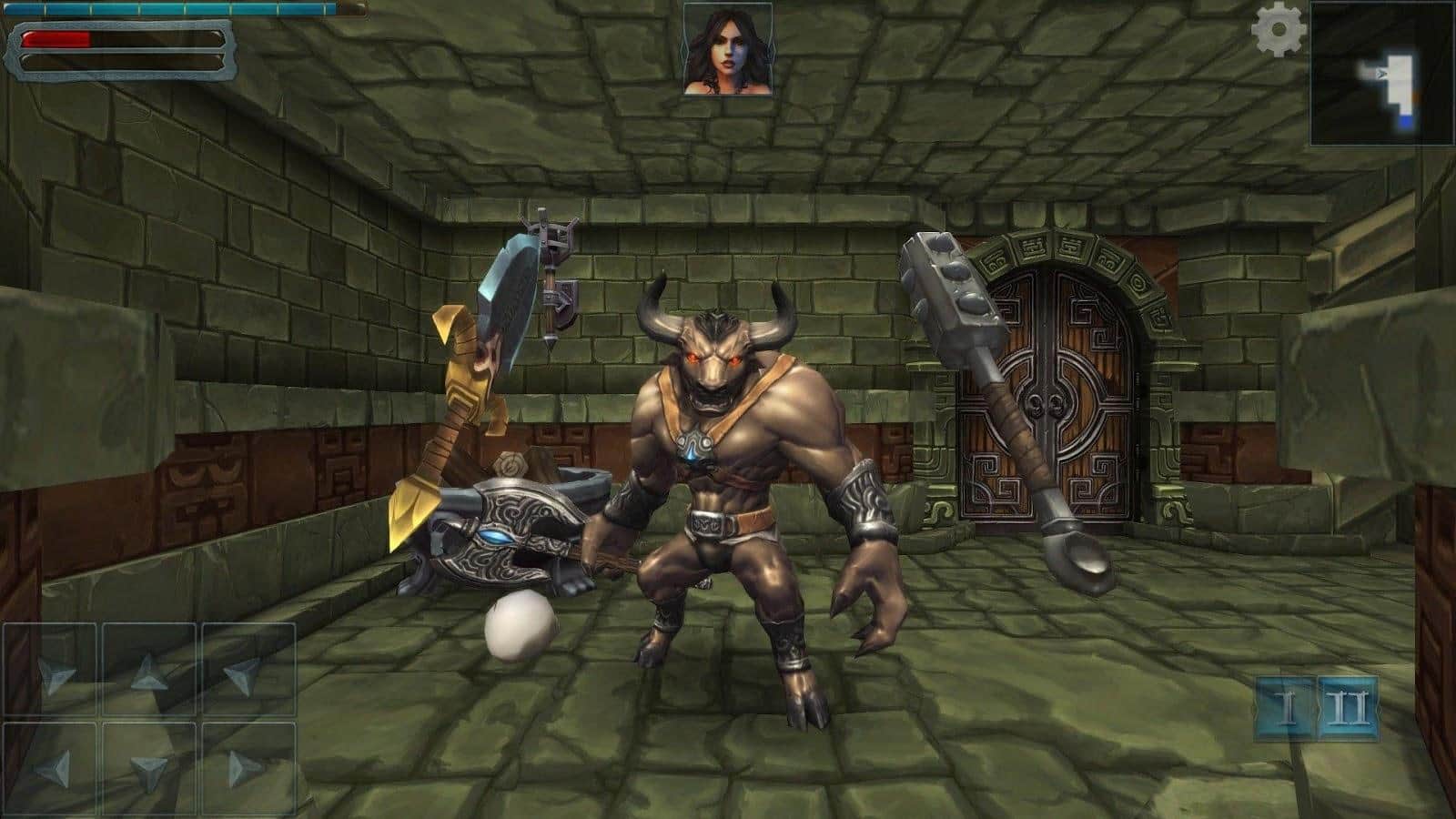Tap the move backward arrow
Image resolution: width=1456 pixels, height=819 pixels.
[149, 770]
